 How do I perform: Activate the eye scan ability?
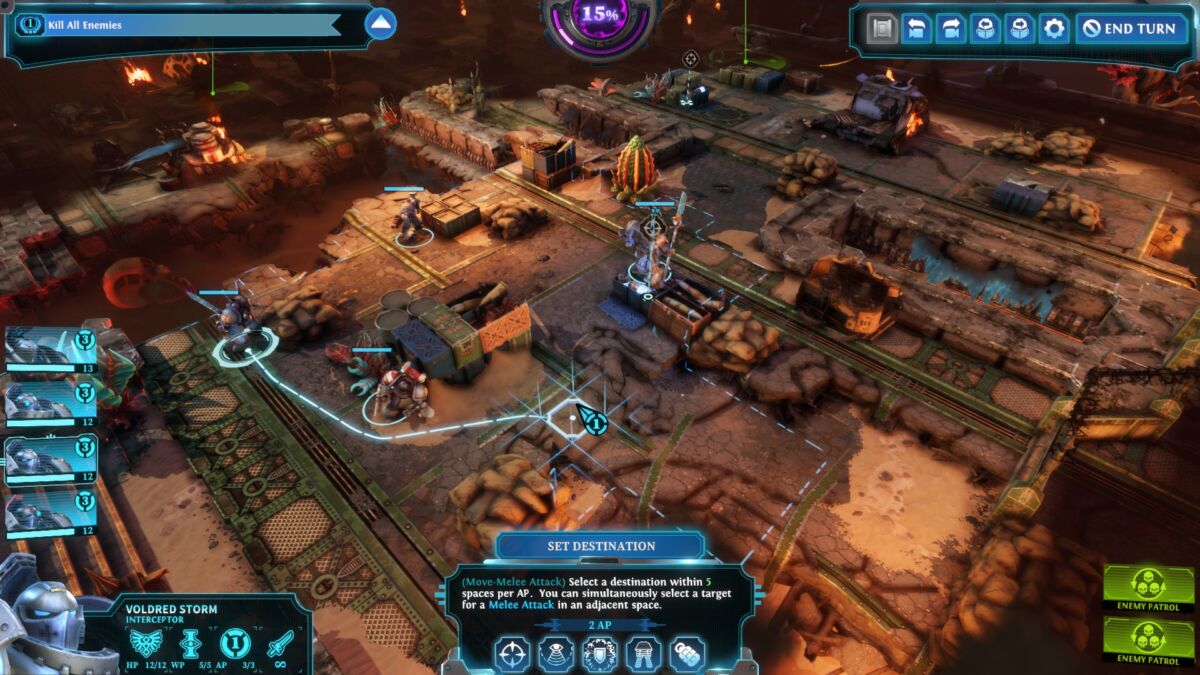(557, 654)
